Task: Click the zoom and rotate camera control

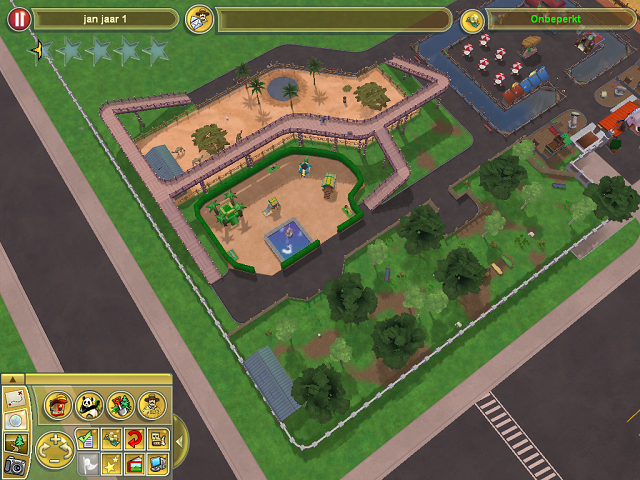Action: pyautogui.click(x=54, y=449)
